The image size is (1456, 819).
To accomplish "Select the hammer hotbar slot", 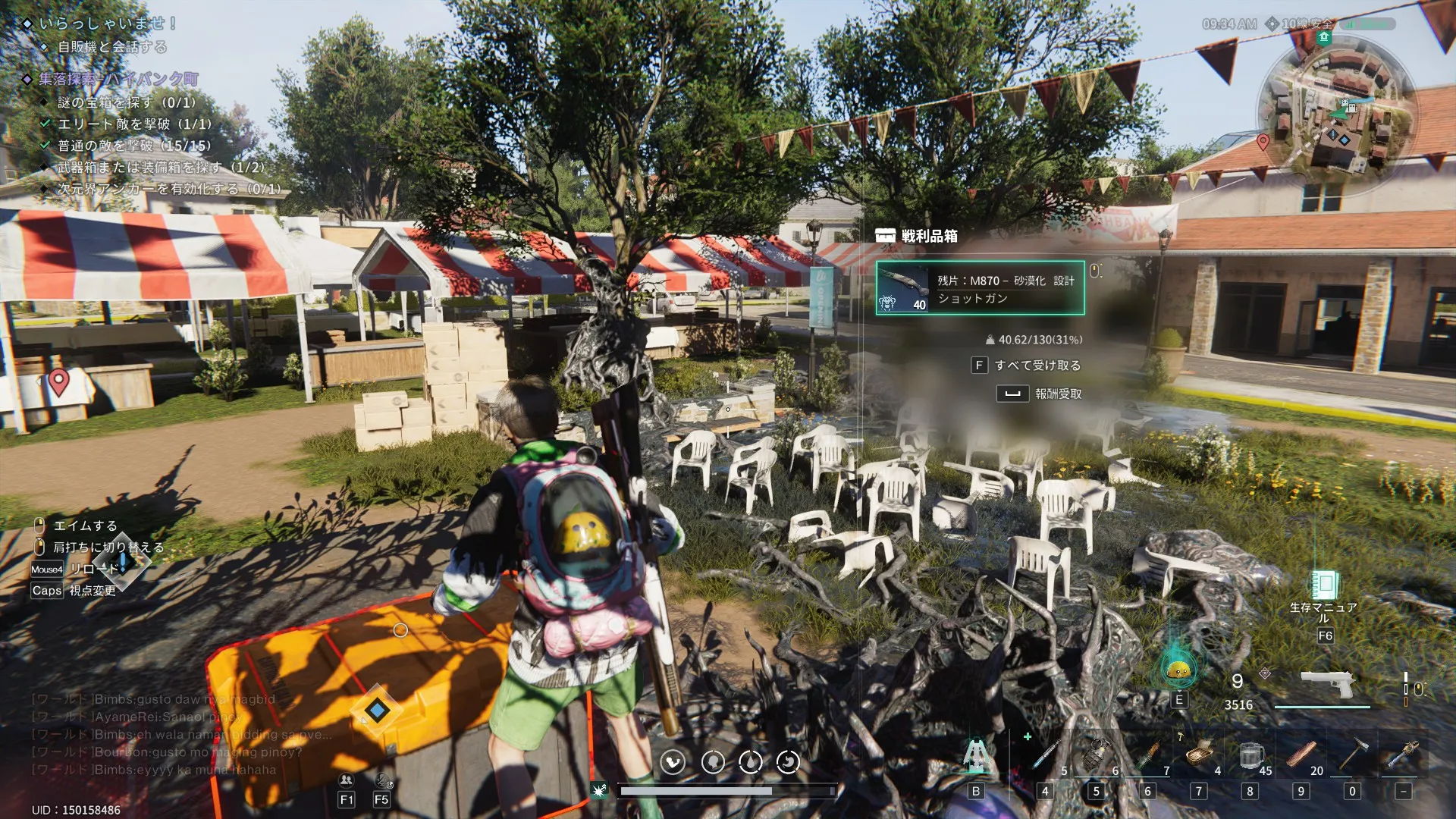I will click(1352, 756).
